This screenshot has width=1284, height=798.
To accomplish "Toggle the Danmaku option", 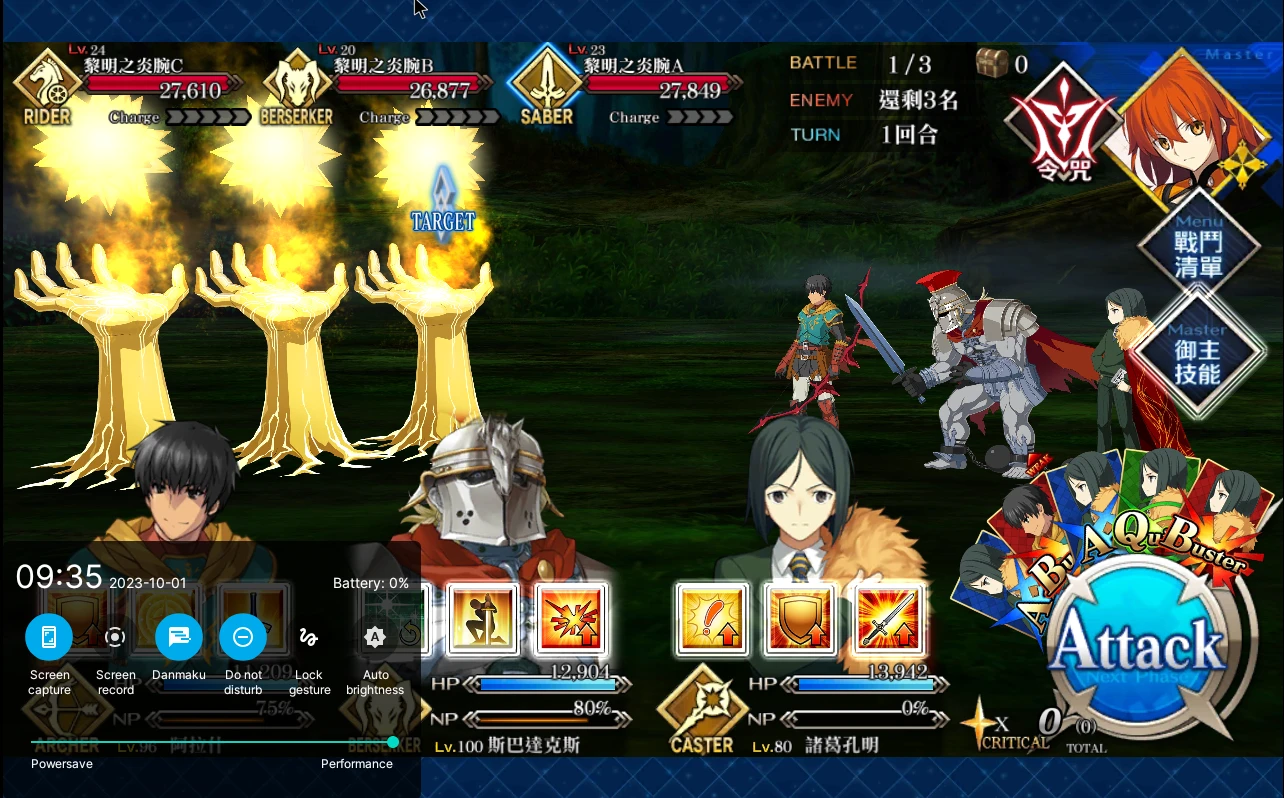I will [x=179, y=636].
